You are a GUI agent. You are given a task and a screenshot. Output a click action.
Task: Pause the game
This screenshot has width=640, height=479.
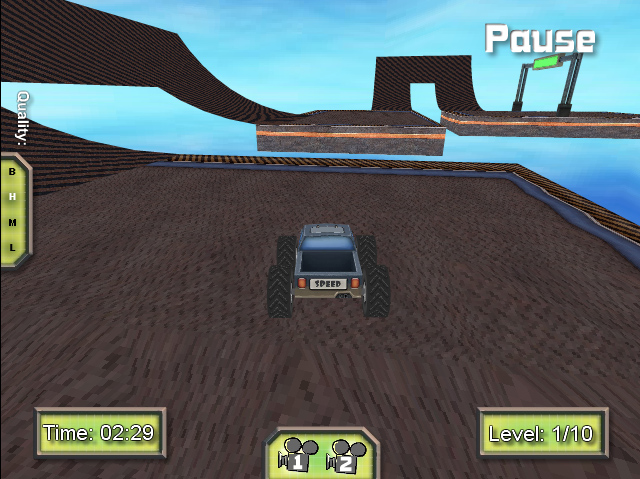tap(540, 39)
